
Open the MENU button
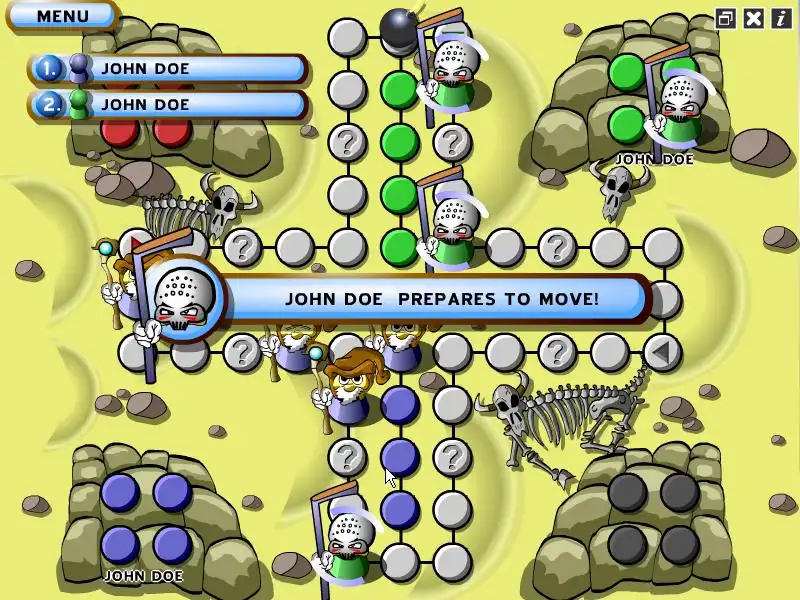point(62,16)
